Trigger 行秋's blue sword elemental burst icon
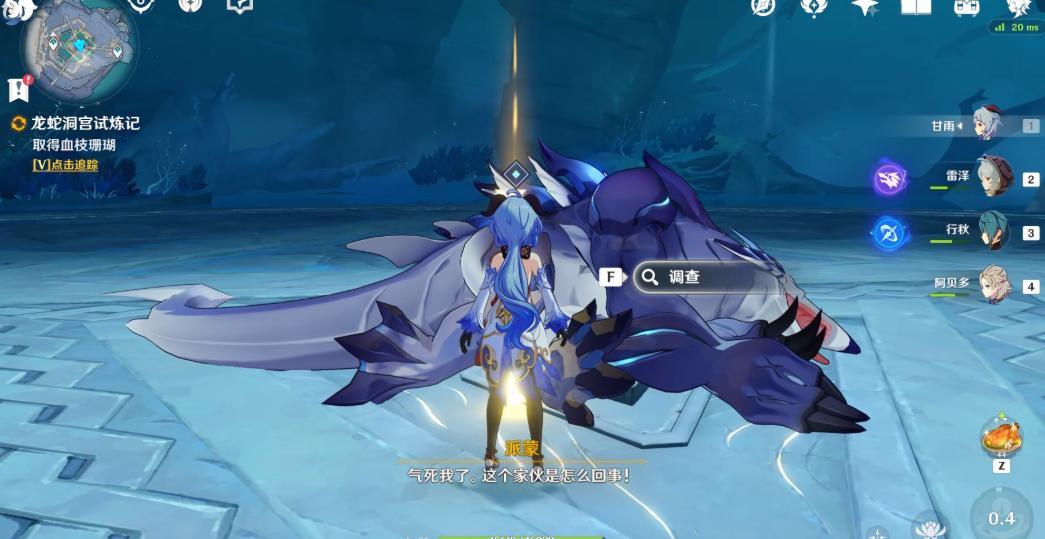This screenshot has height=539, width=1045. (889, 233)
